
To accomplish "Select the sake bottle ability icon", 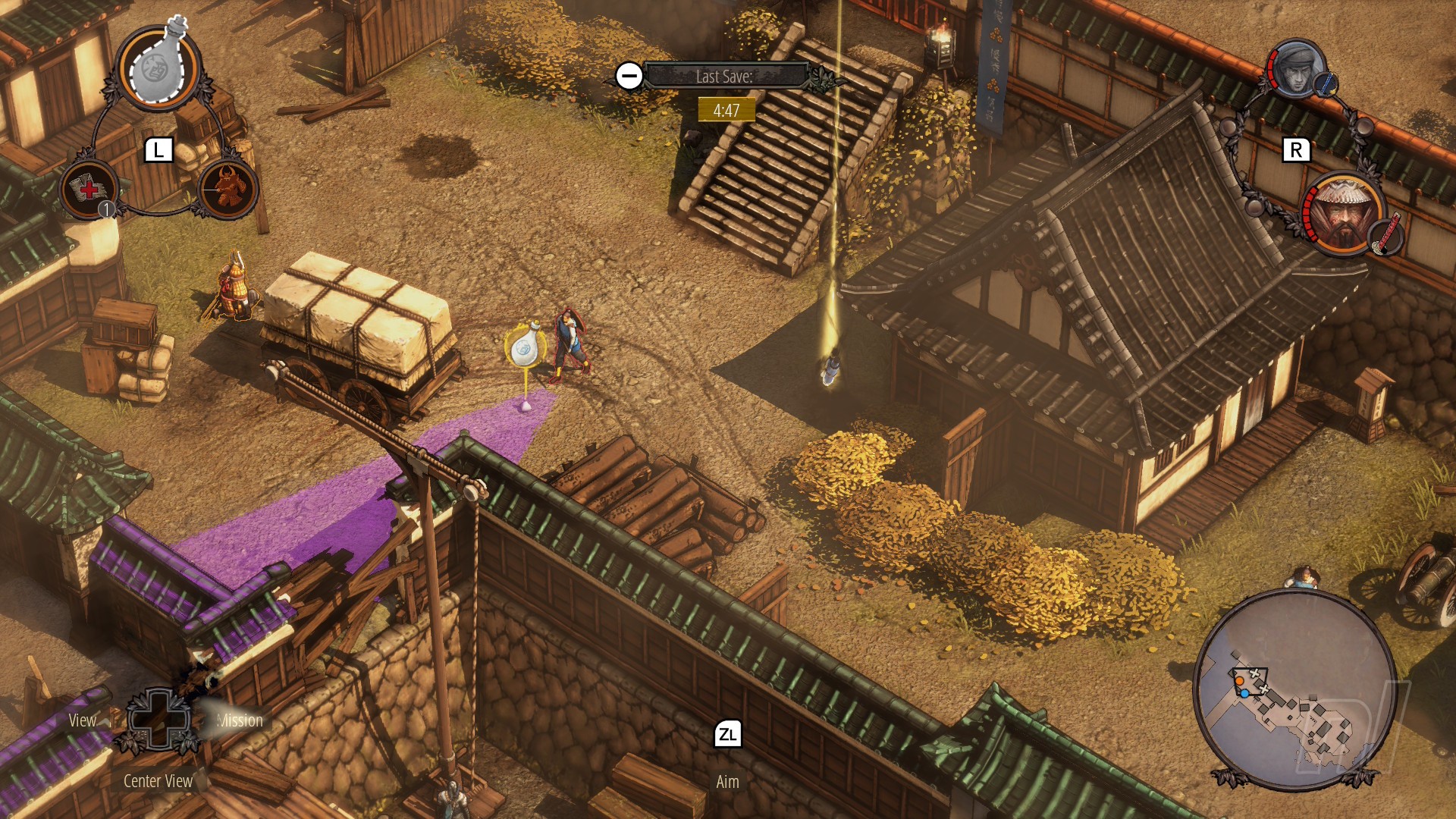I will coord(158,68).
